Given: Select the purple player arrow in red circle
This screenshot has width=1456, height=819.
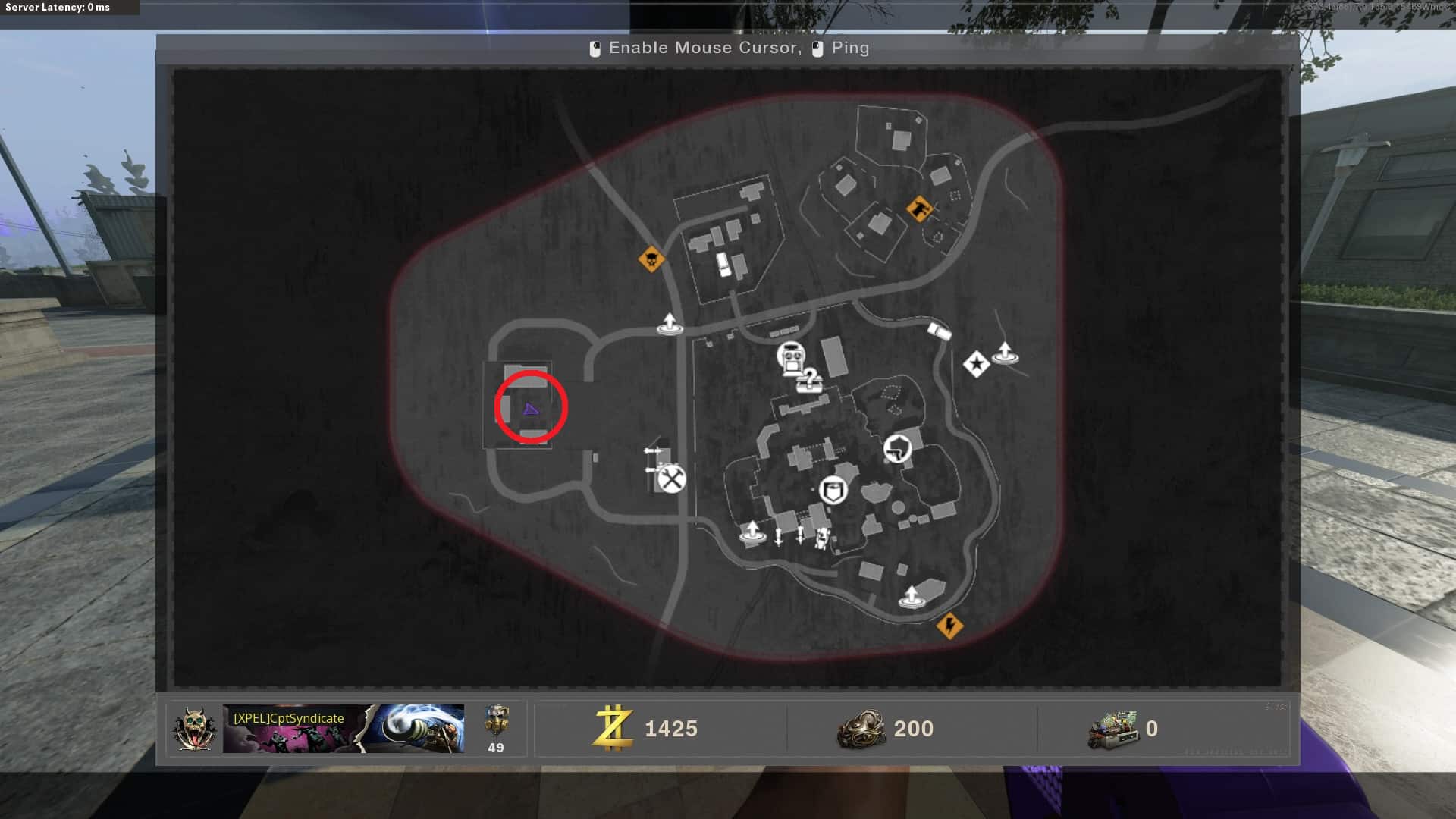Looking at the screenshot, I should click(531, 409).
